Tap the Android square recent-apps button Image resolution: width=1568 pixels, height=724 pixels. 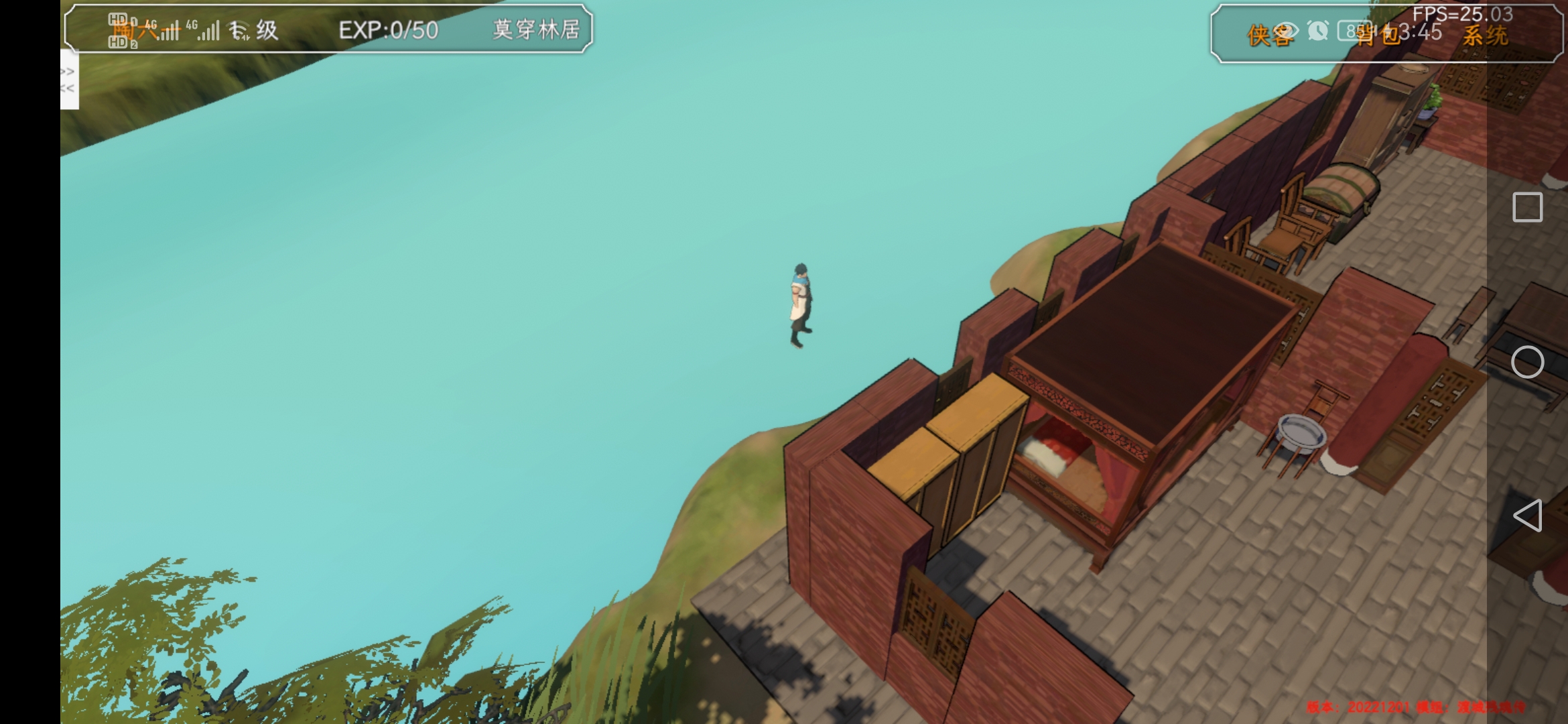click(1527, 207)
